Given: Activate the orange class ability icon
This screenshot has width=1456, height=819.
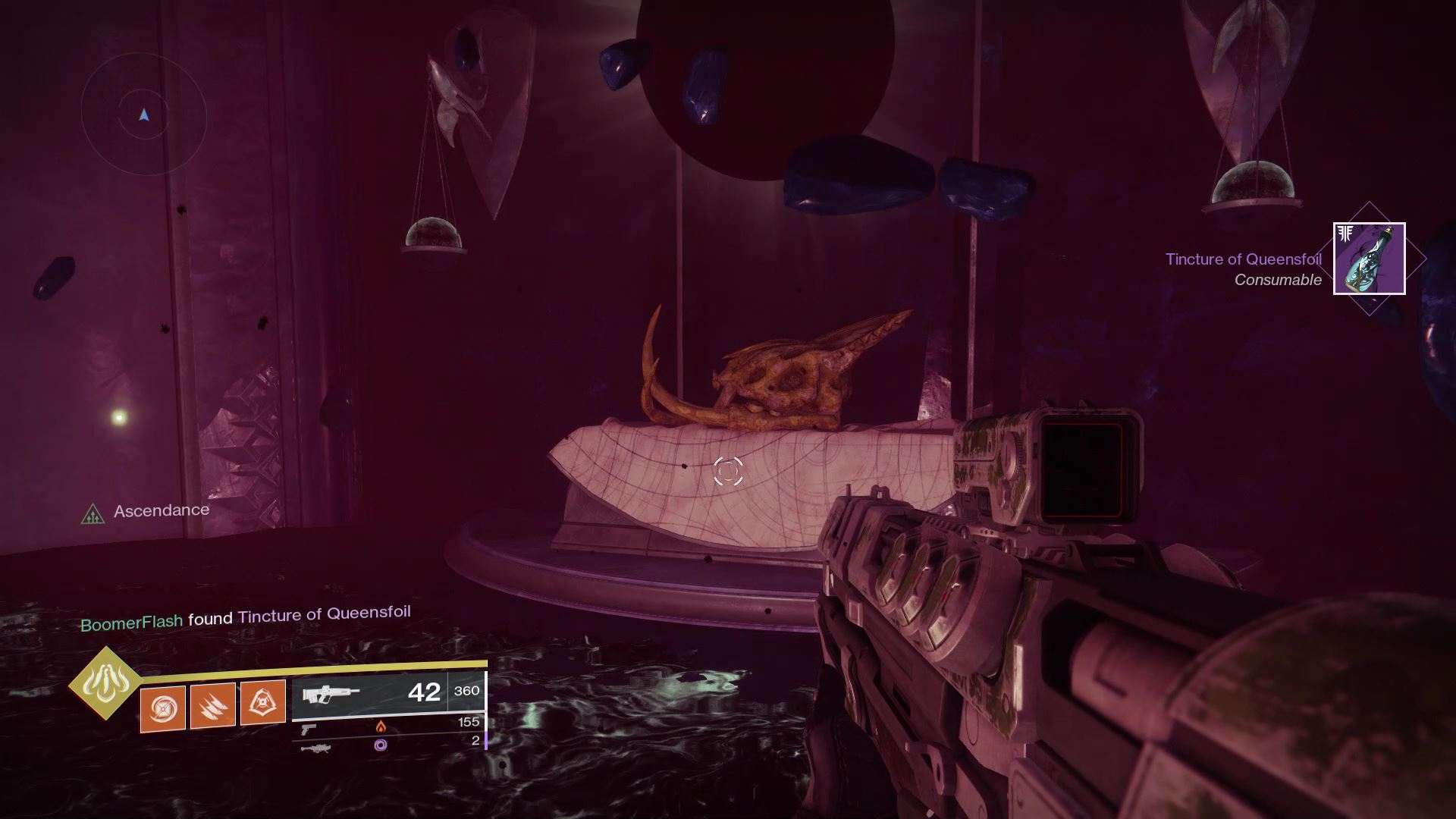Looking at the screenshot, I should click(x=263, y=702).
